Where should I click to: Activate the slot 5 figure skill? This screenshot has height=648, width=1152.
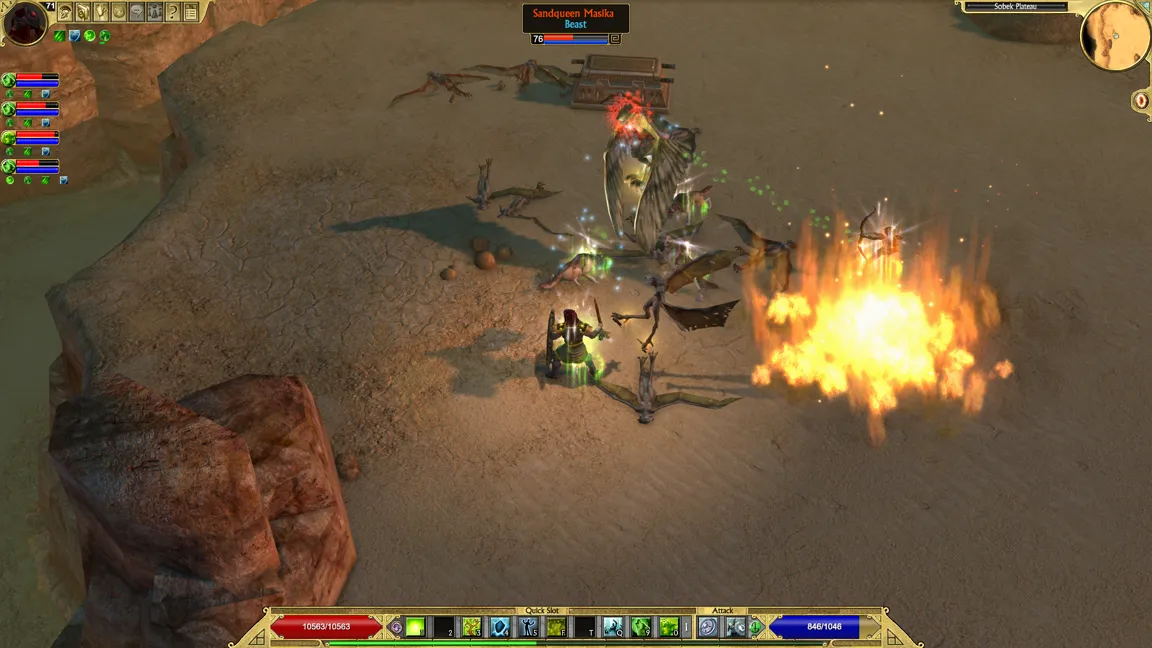(528, 627)
